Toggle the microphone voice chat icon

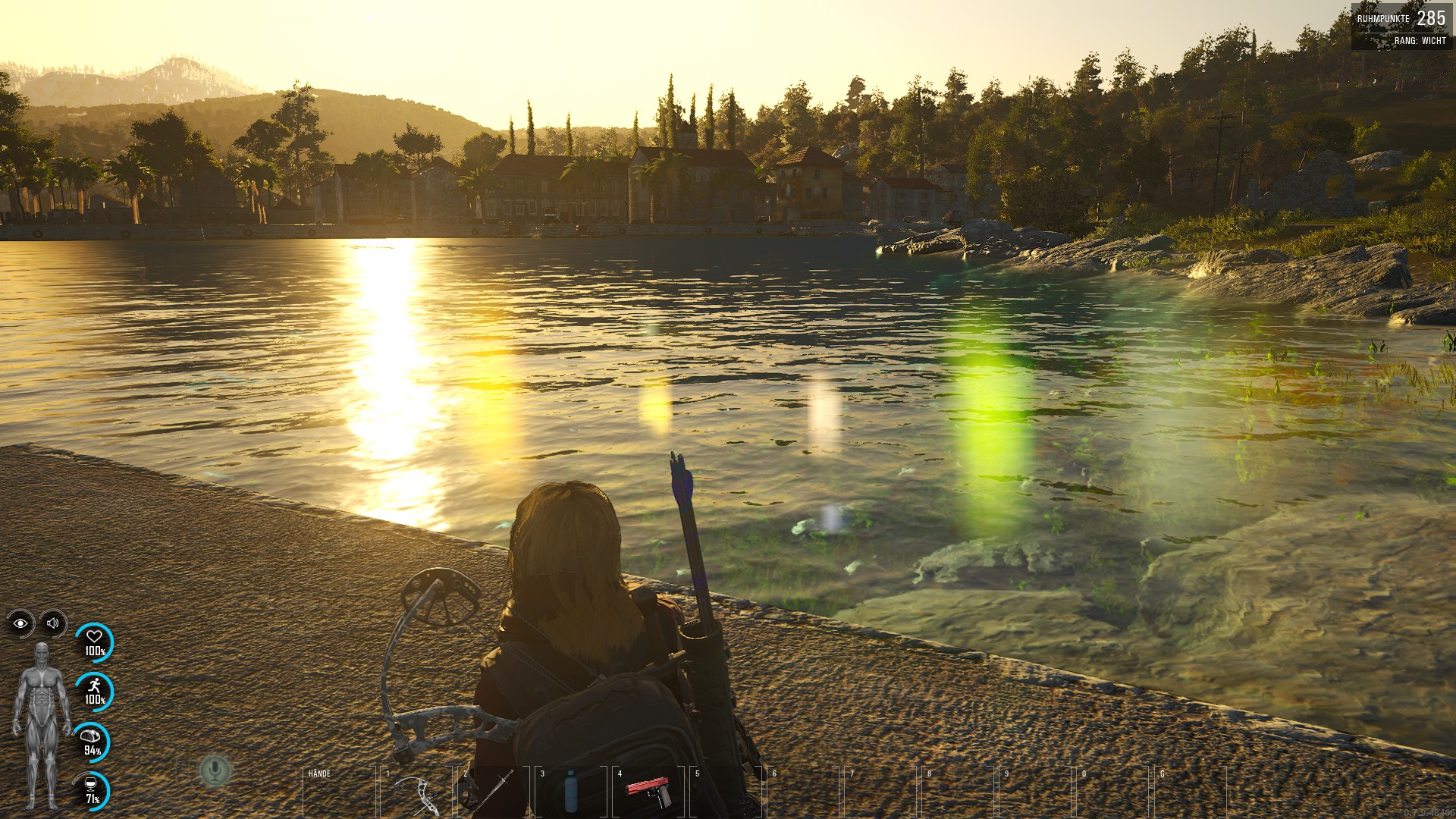tap(215, 770)
